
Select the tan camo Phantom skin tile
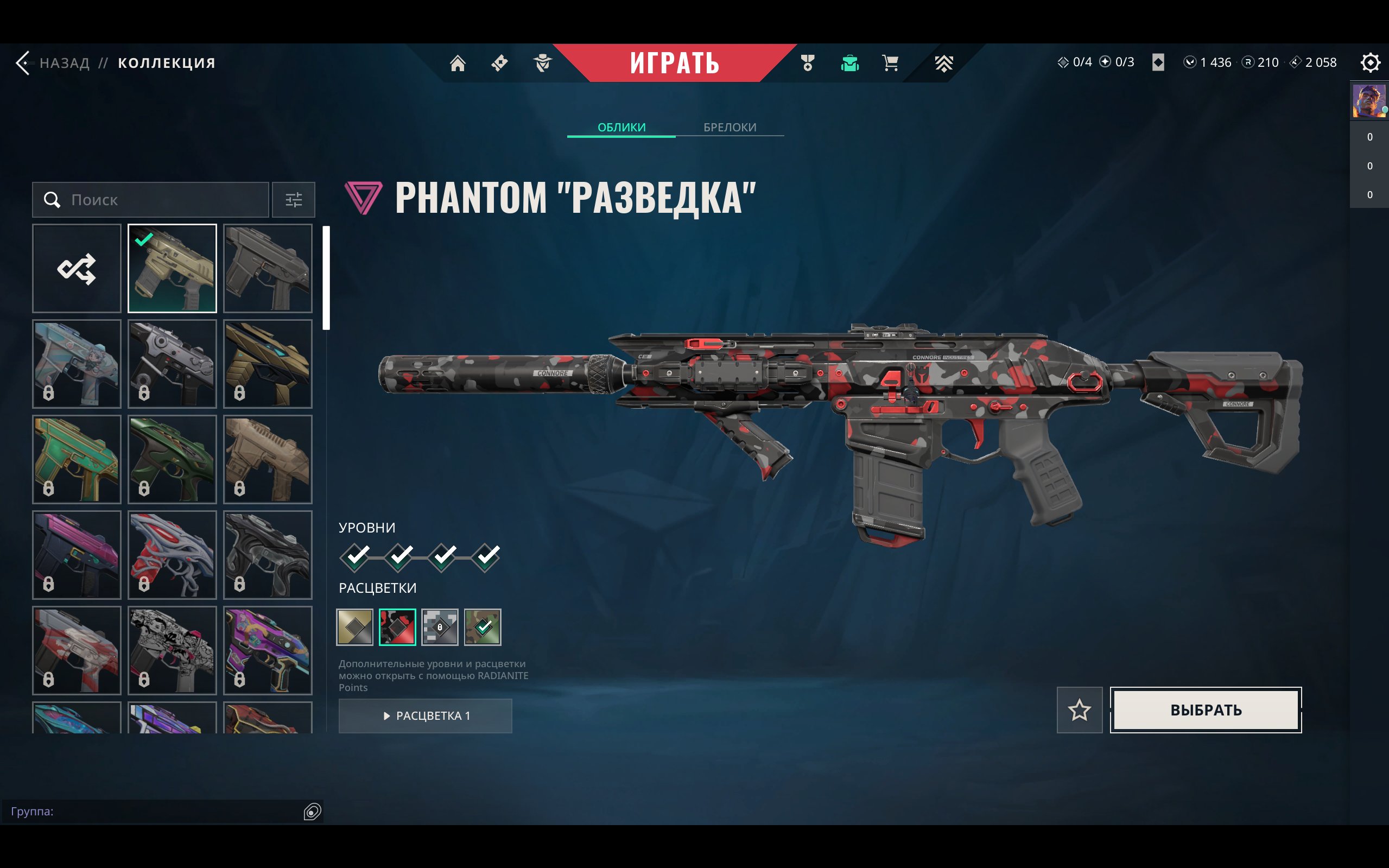coord(172,268)
